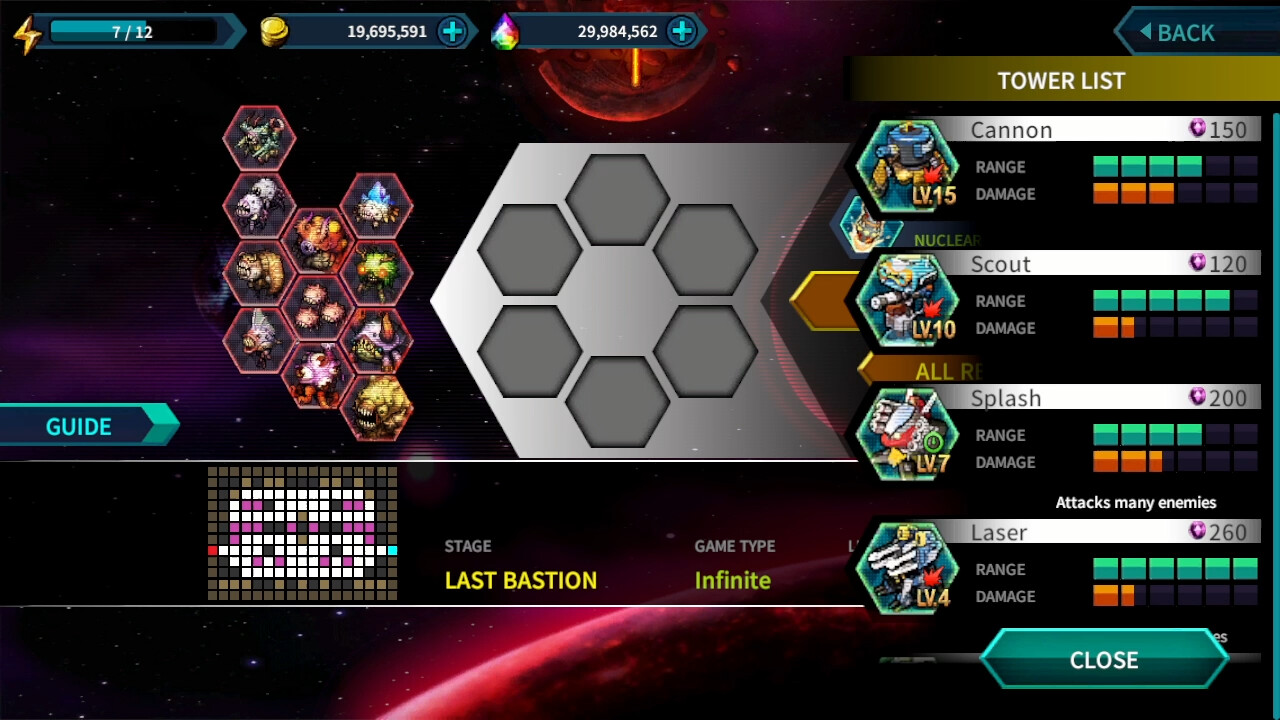Select the Laser tower LV.4 icon
The image size is (1280, 720).
click(905, 570)
